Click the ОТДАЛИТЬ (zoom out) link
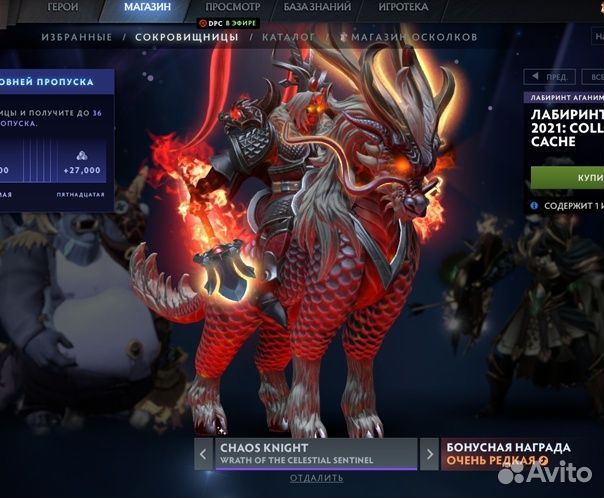Image resolution: width=604 pixels, height=498 pixels. [x=316, y=478]
